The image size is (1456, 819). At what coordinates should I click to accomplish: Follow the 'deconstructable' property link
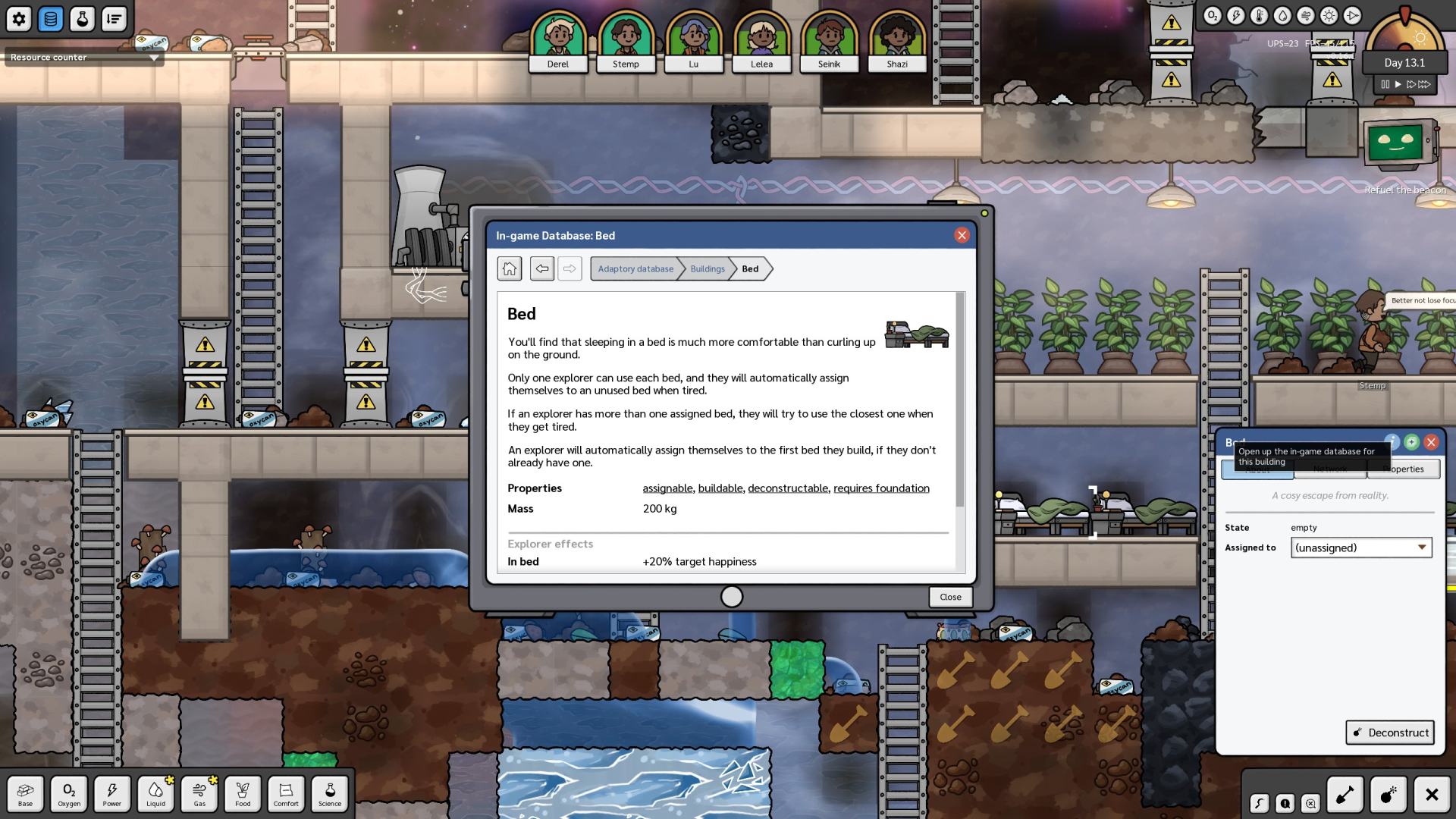click(787, 488)
